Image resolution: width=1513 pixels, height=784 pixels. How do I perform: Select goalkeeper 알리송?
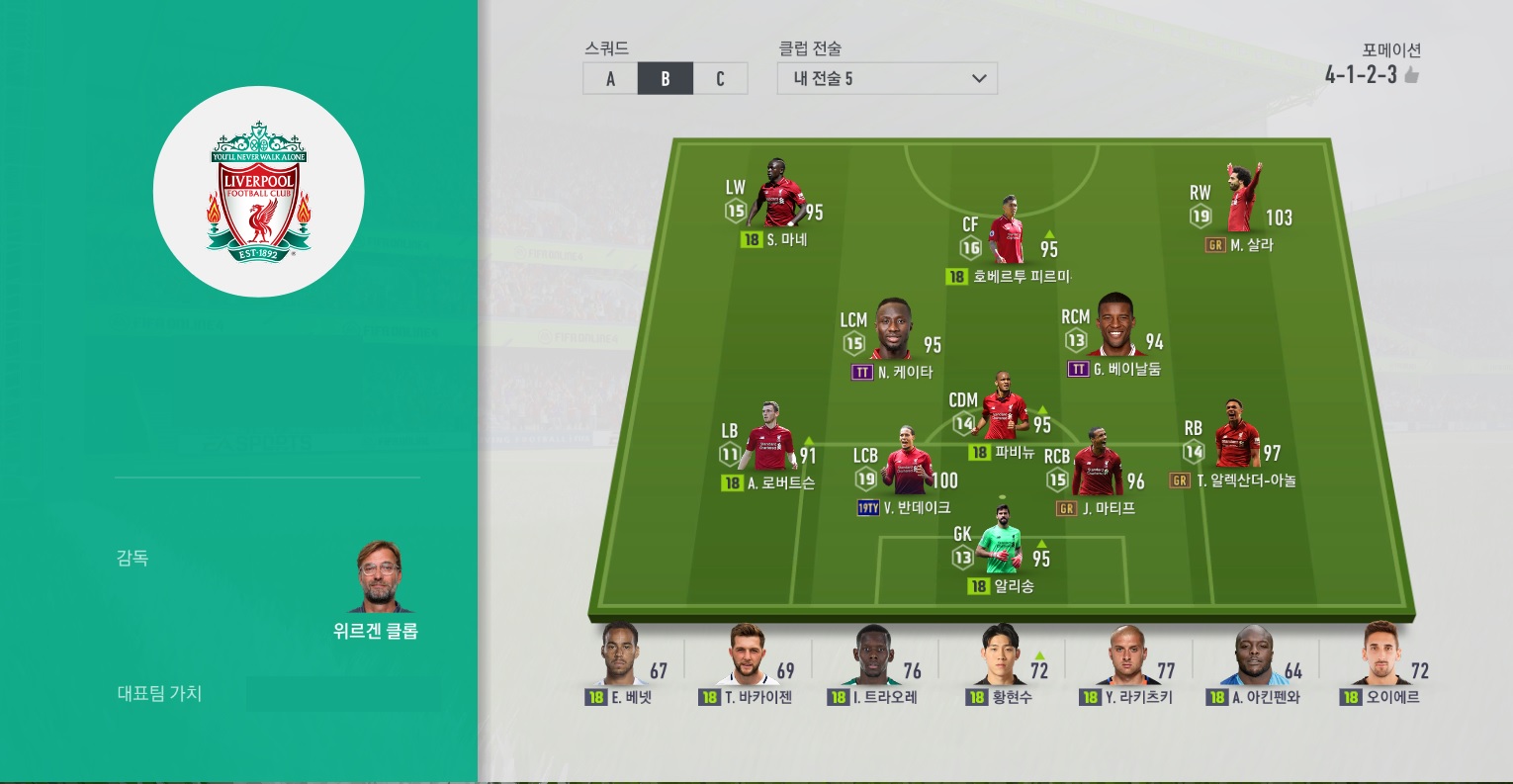[x=1001, y=544]
